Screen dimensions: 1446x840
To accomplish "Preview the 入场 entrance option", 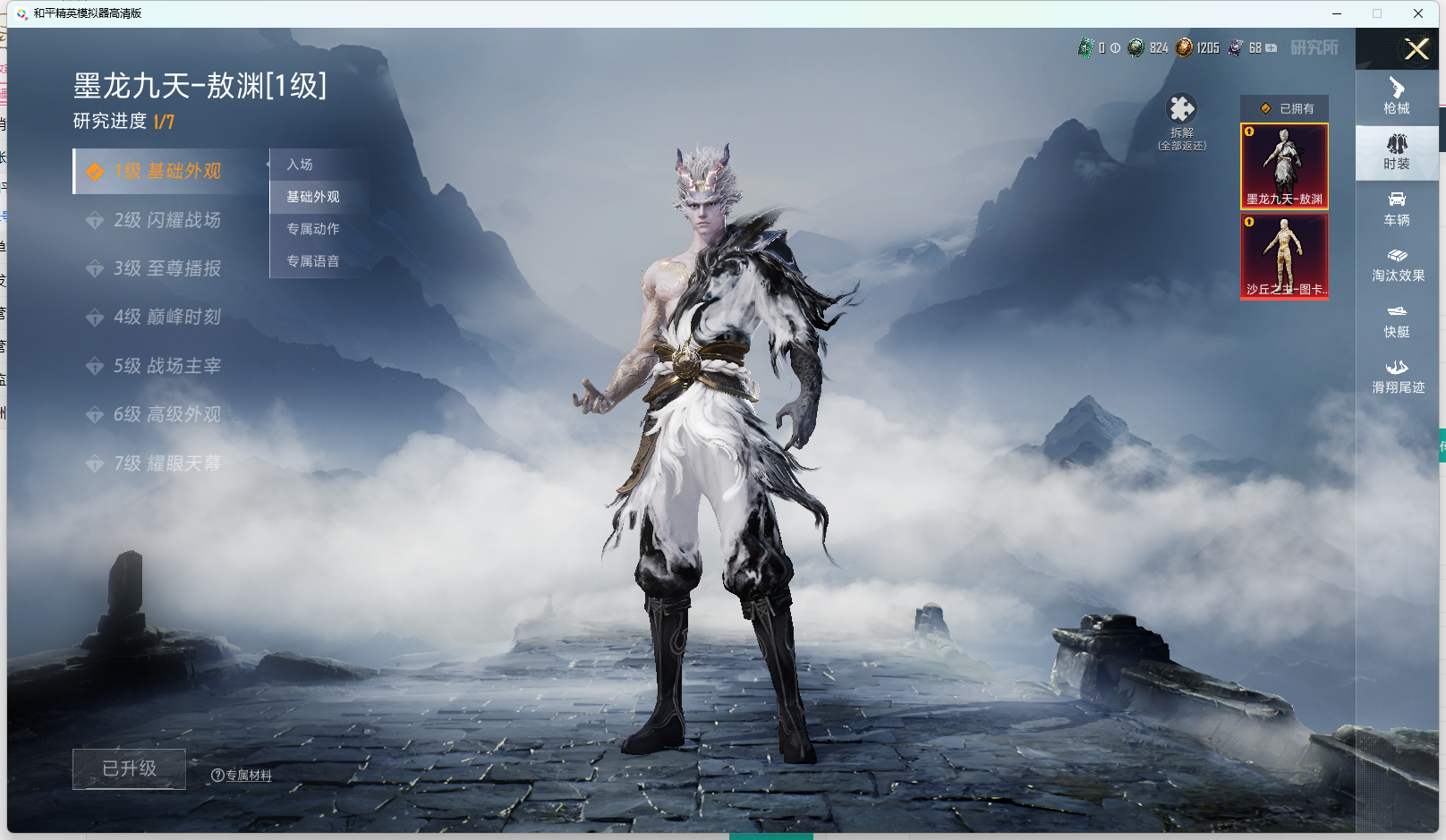I will (300, 165).
